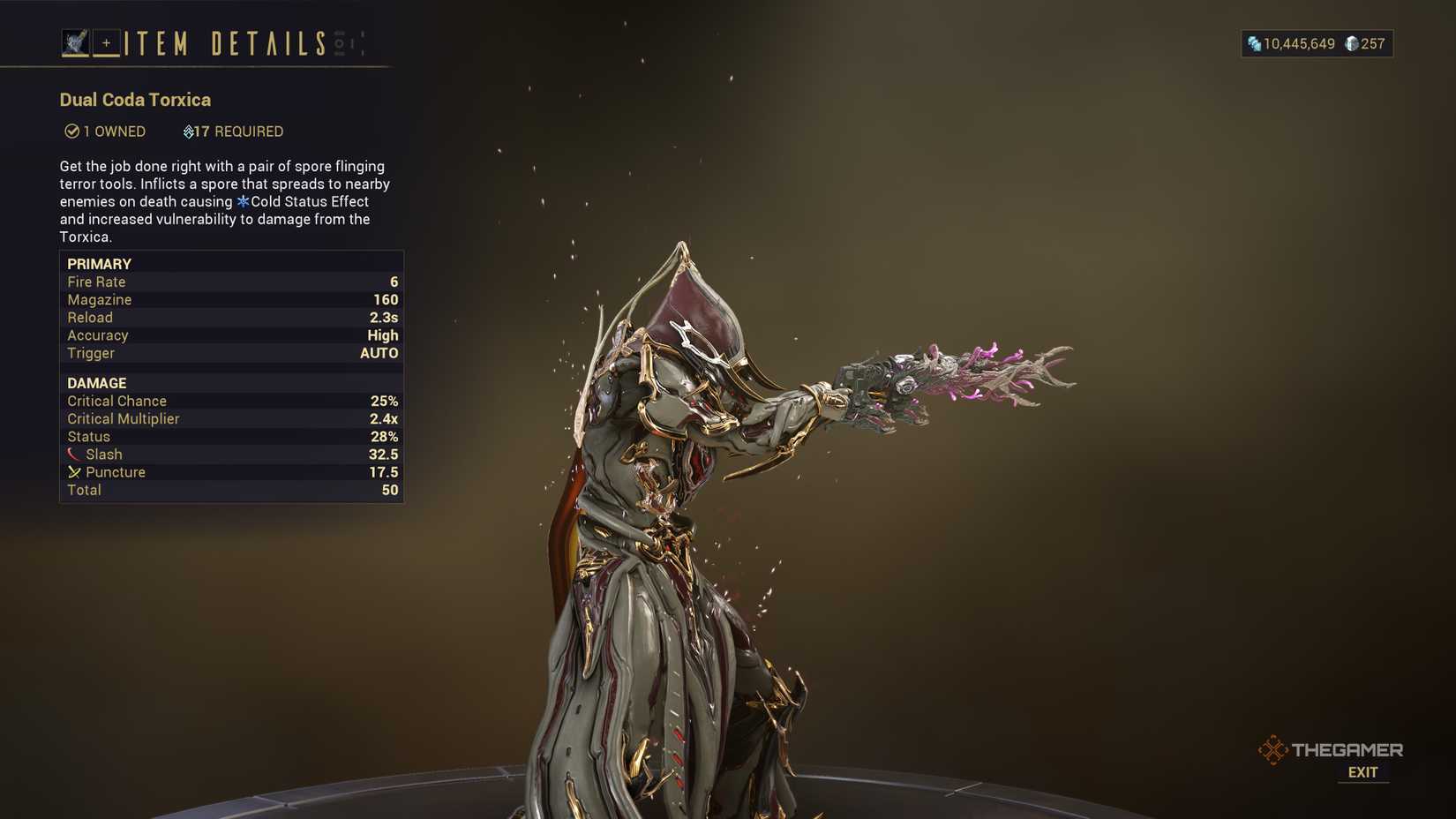The height and width of the screenshot is (819, 1456).
Task: Select the plus icon to add an item
Action: click(x=106, y=43)
